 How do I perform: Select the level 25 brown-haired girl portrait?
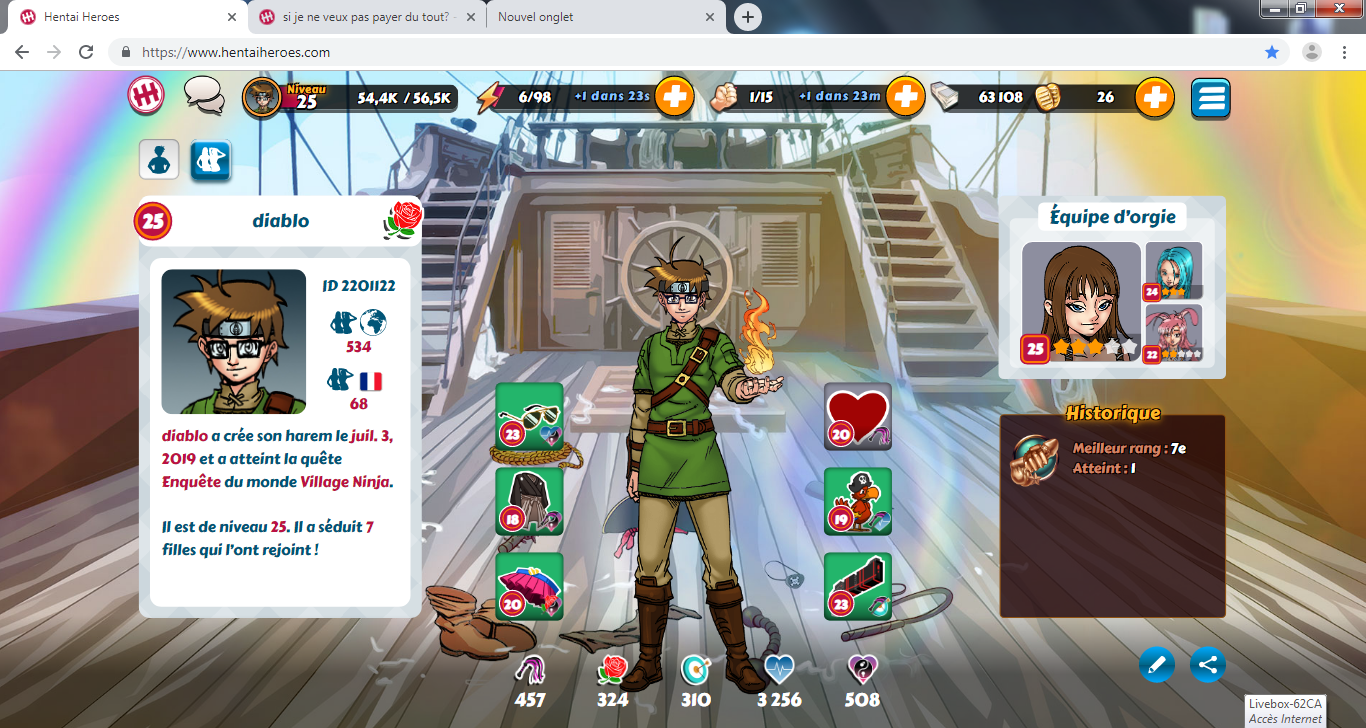[x=1081, y=301]
